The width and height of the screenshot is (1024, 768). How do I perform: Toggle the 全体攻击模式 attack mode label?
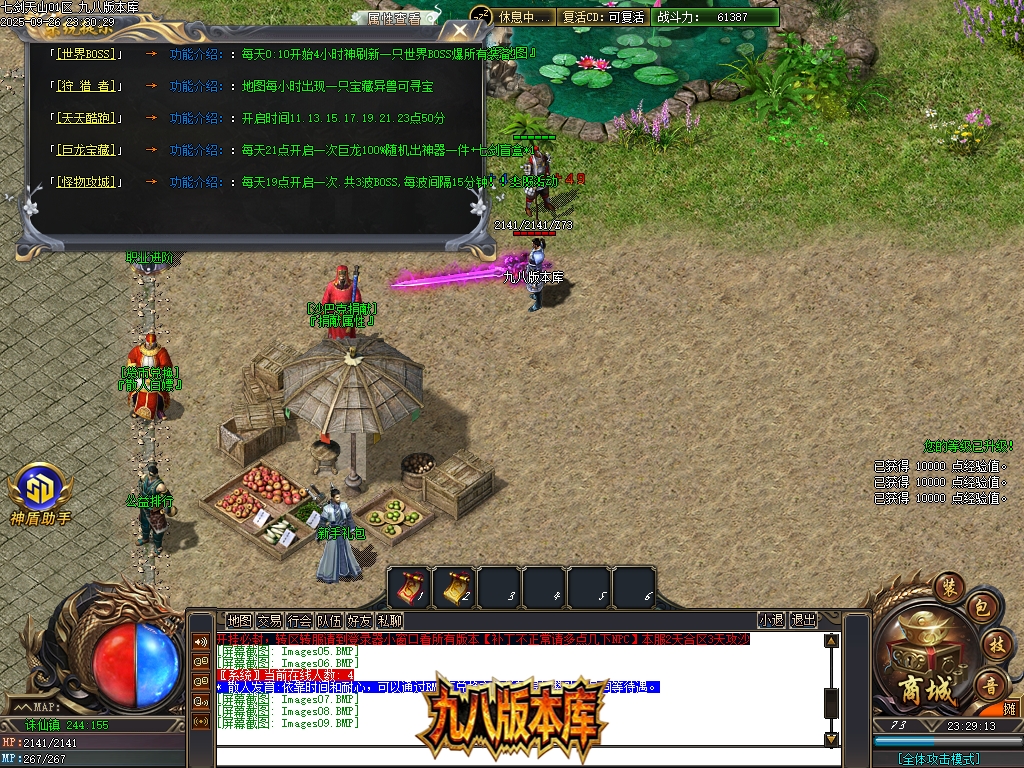pyautogui.click(x=938, y=759)
